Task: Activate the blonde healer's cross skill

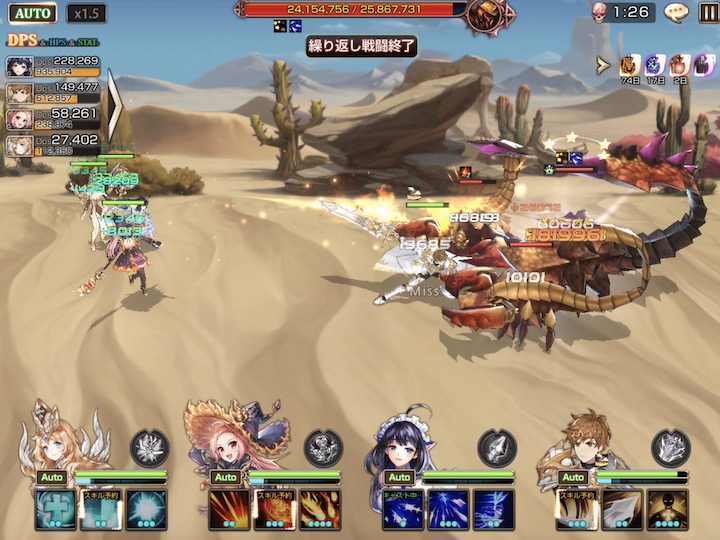Action: click(x=55, y=509)
